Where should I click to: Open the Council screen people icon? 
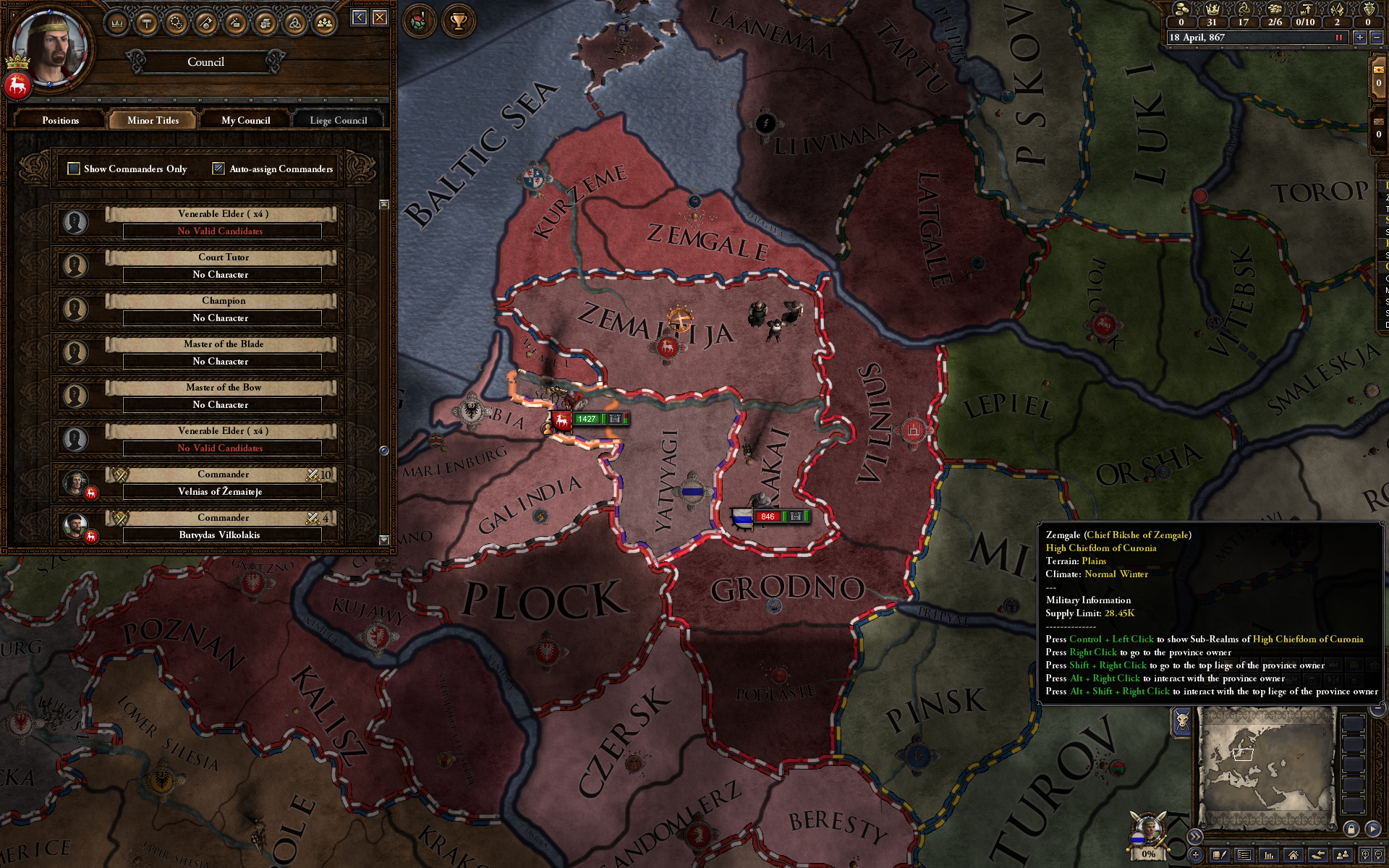click(x=325, y=23)
